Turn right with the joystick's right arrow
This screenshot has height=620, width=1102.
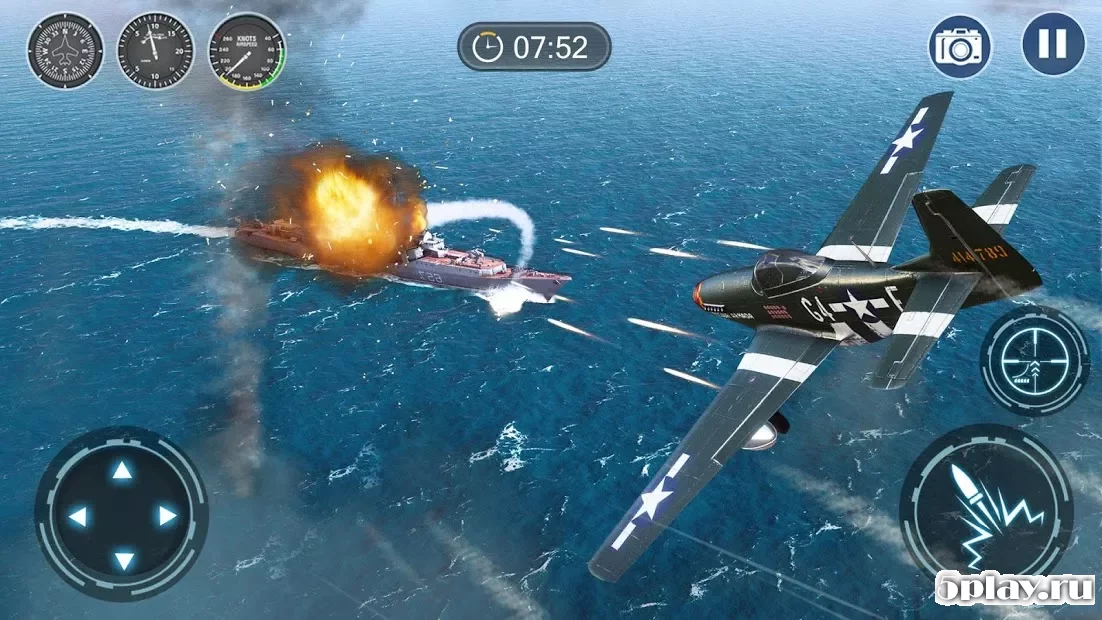(x=166, y=516)
